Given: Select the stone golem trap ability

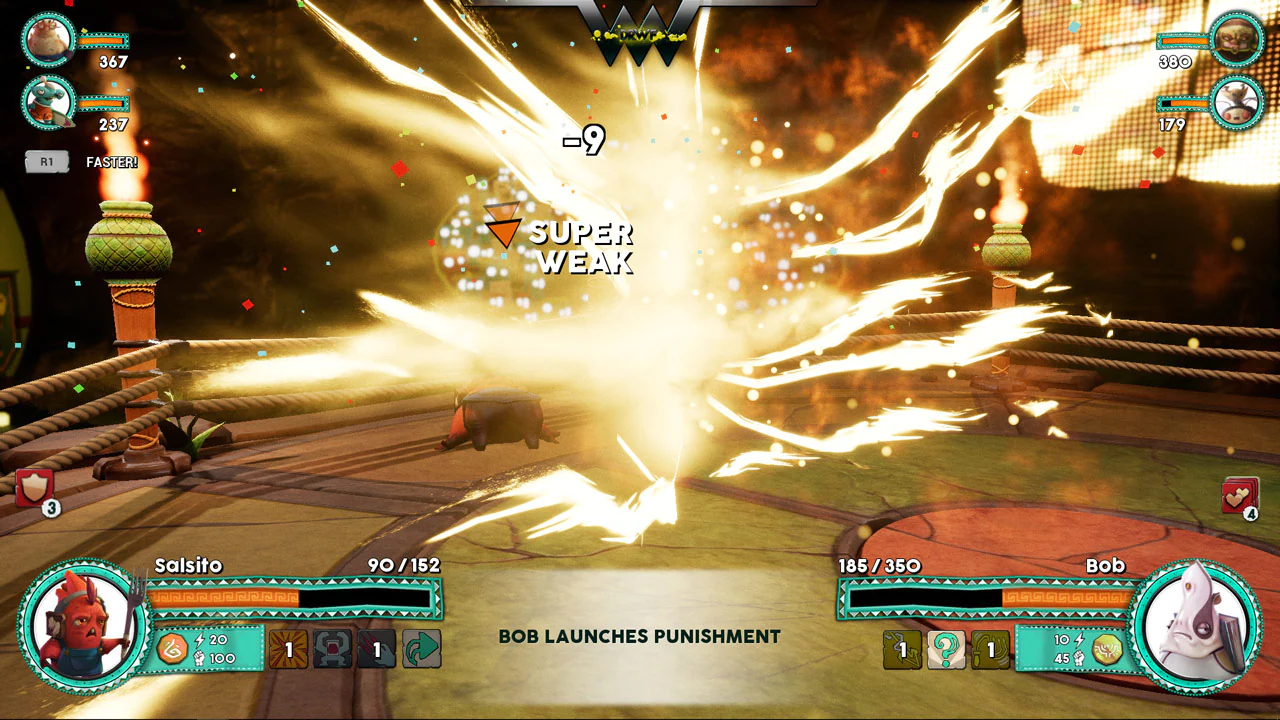Looking at the screenshot, I should click(334, 649).
